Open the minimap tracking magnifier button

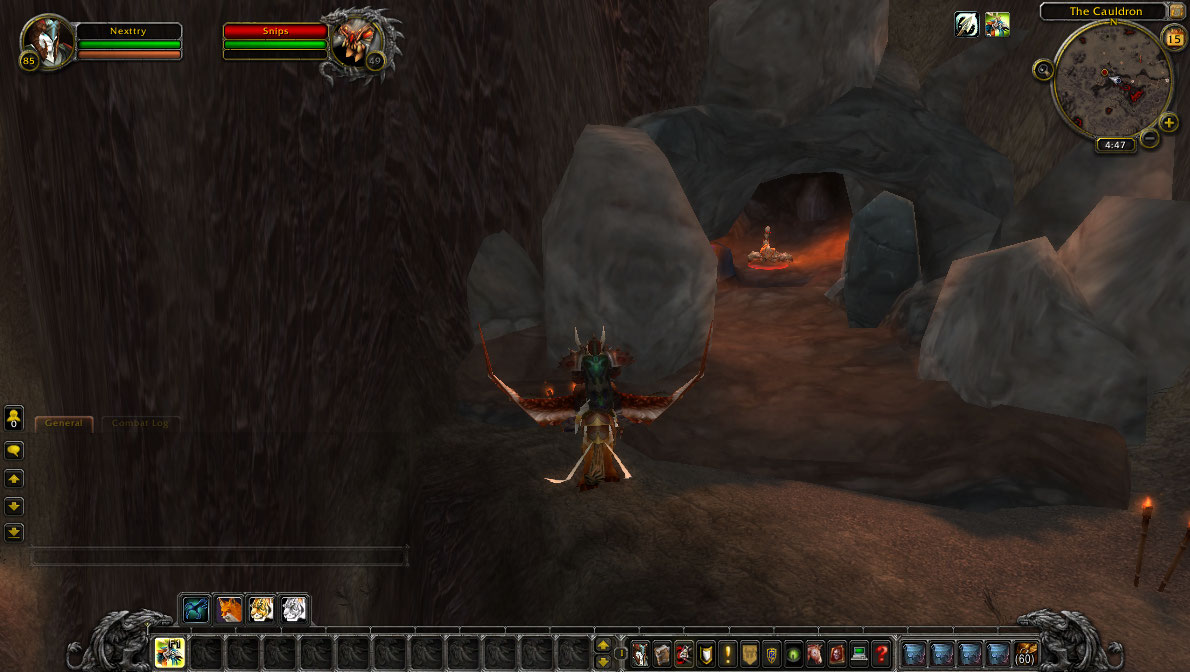point(1044,70)
